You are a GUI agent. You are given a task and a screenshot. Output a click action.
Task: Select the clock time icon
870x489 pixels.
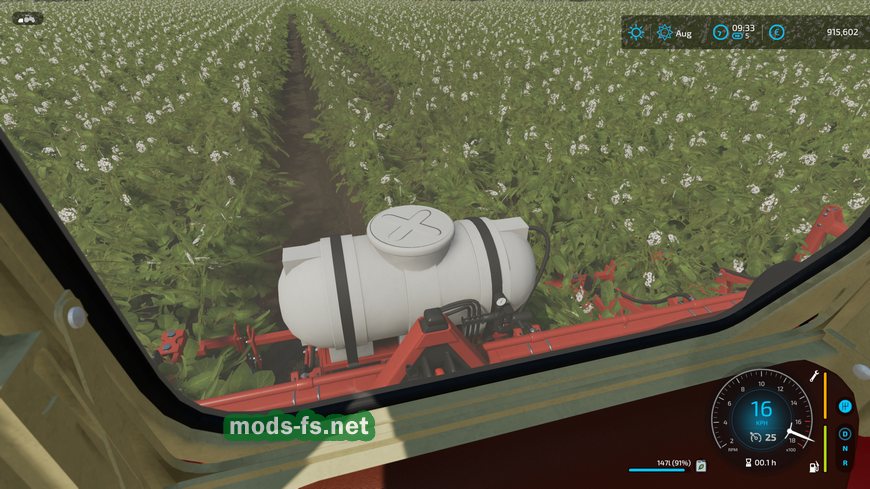pos(721,33)
